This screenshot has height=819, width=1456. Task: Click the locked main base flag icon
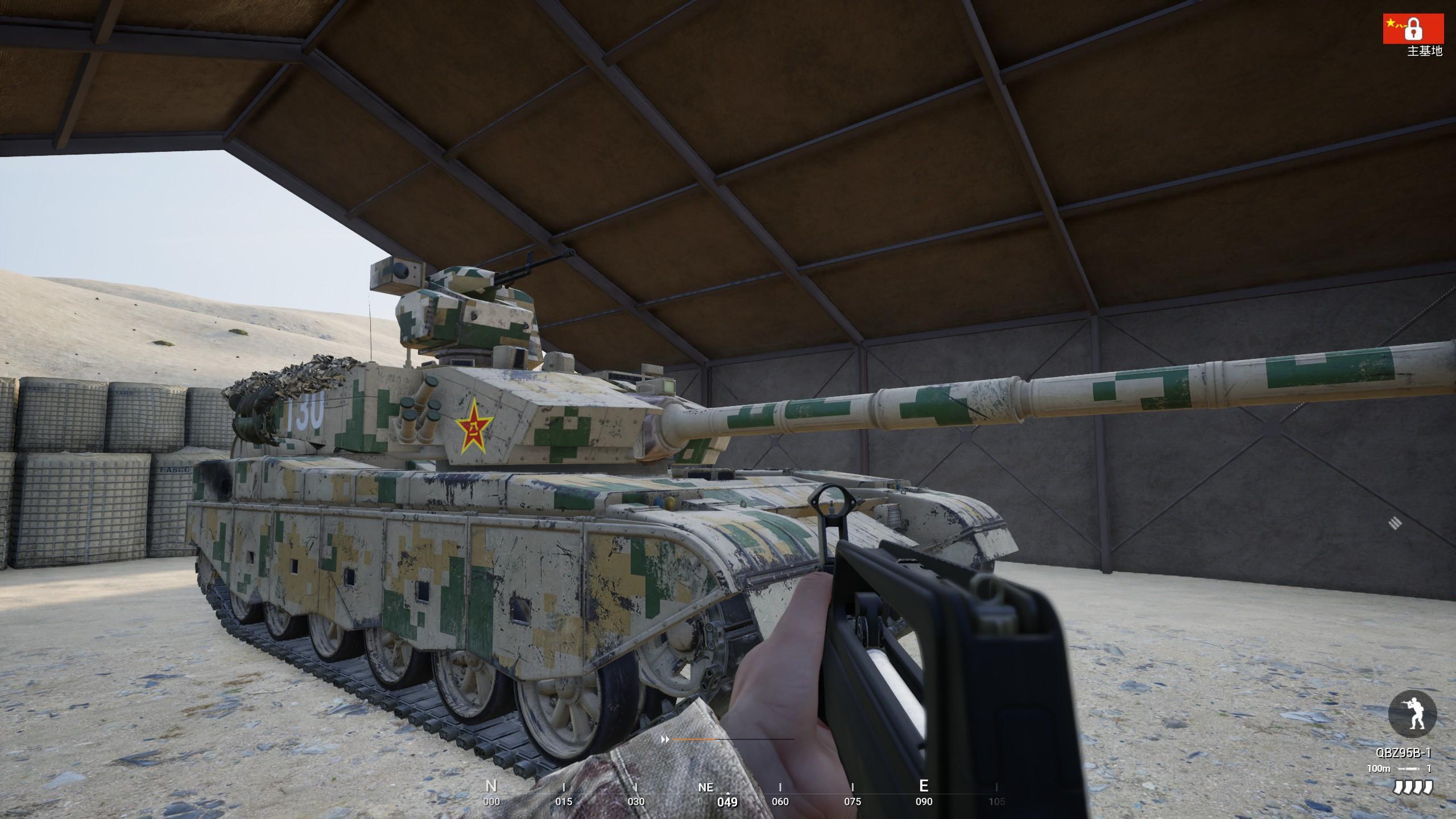click(x=1413, y=28)
